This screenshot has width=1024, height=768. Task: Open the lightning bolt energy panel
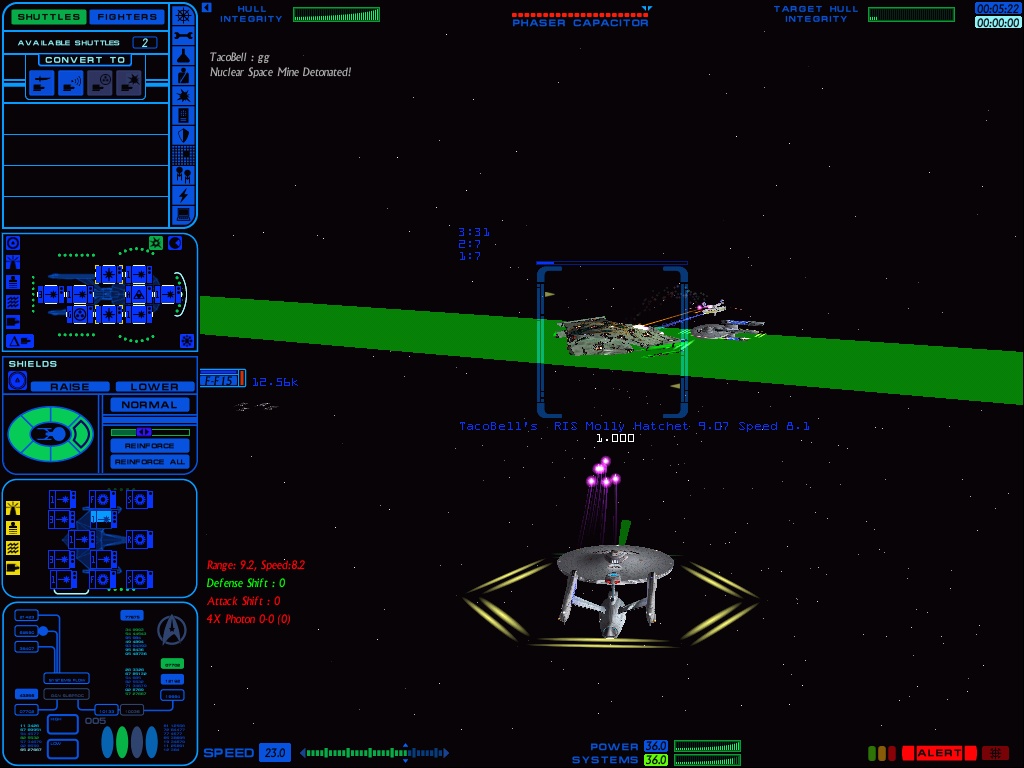click(x=183, y=195)
